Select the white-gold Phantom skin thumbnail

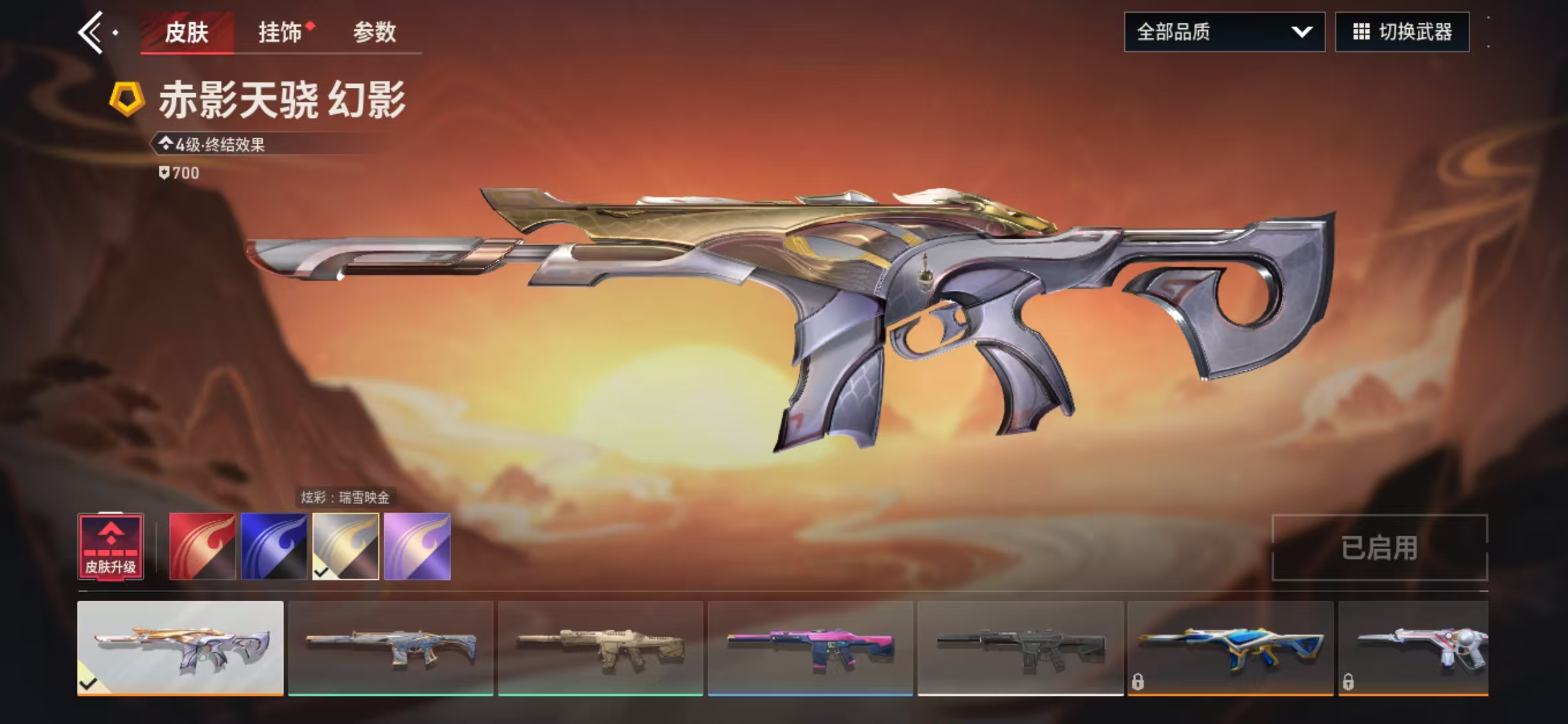click(180, 648)
